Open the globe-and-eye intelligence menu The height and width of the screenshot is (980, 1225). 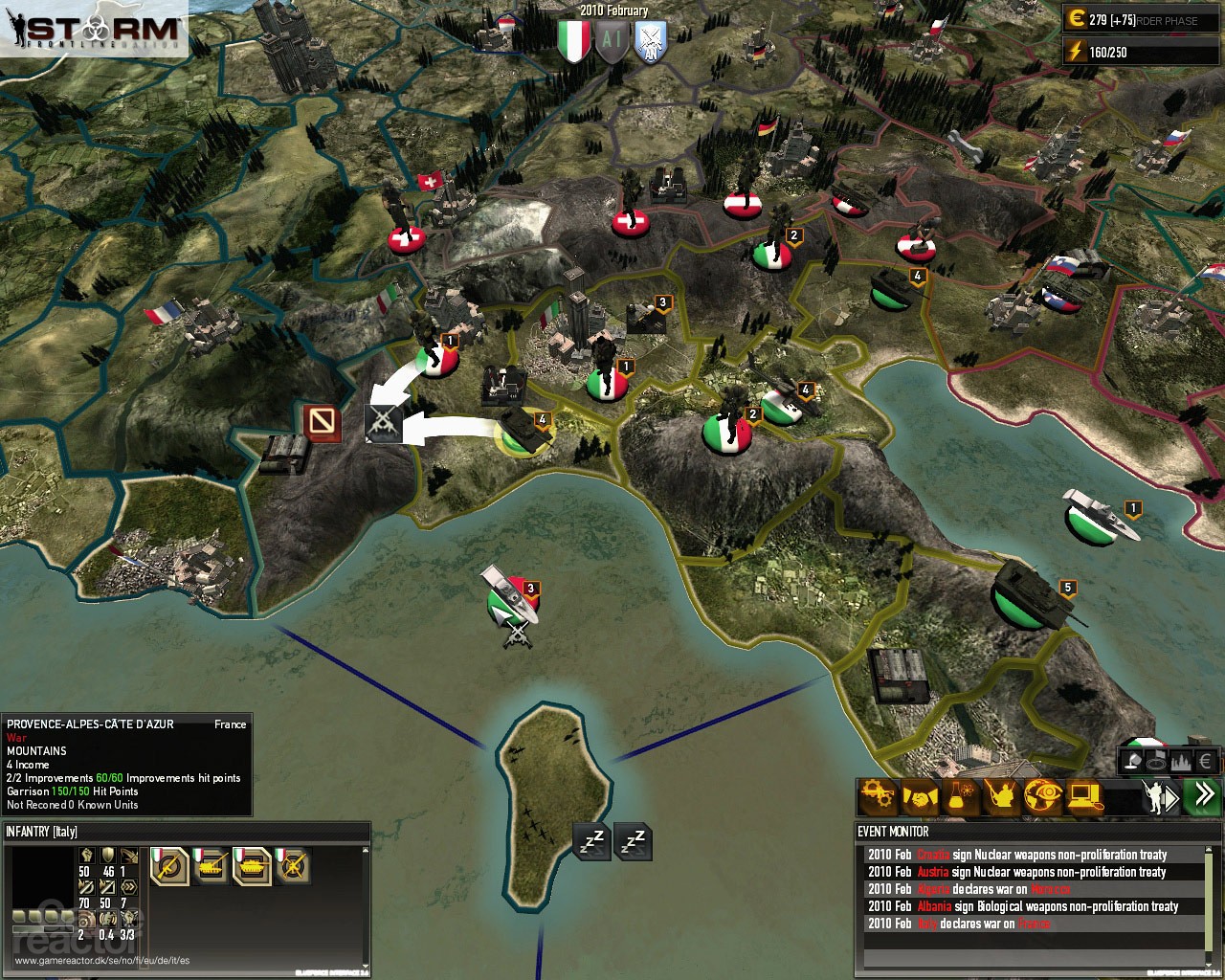(x=1043, y=796)
